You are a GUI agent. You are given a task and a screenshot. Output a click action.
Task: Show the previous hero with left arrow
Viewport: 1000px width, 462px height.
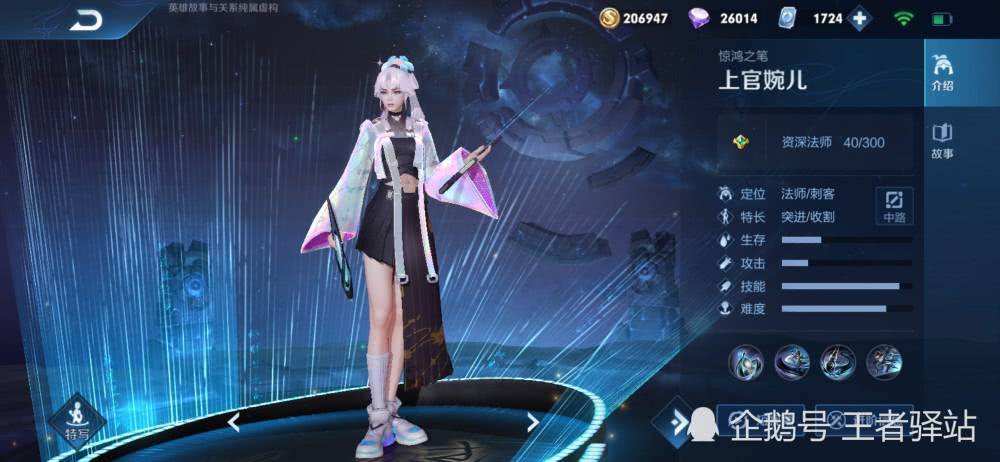(x=234, y=422)
